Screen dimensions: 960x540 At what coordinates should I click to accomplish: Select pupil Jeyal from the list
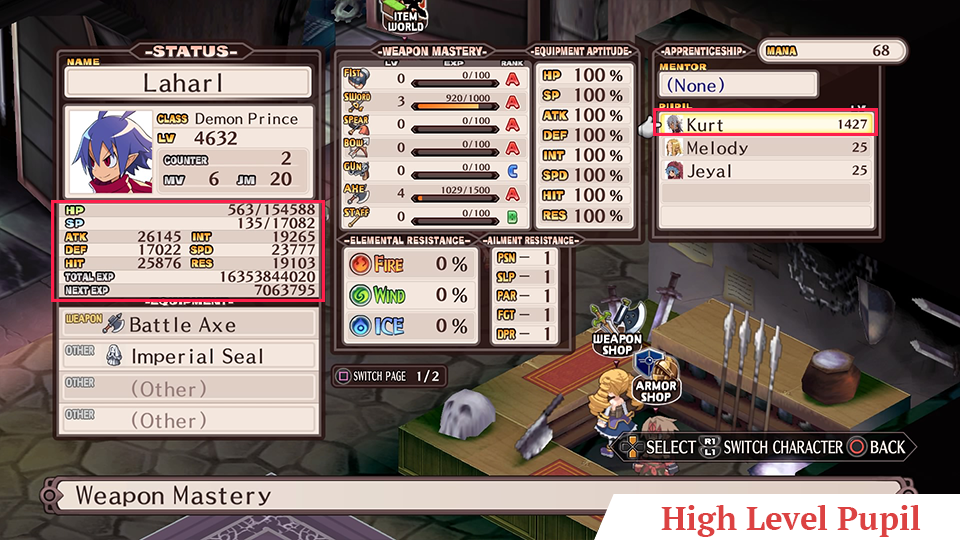[x=765, y=171]
